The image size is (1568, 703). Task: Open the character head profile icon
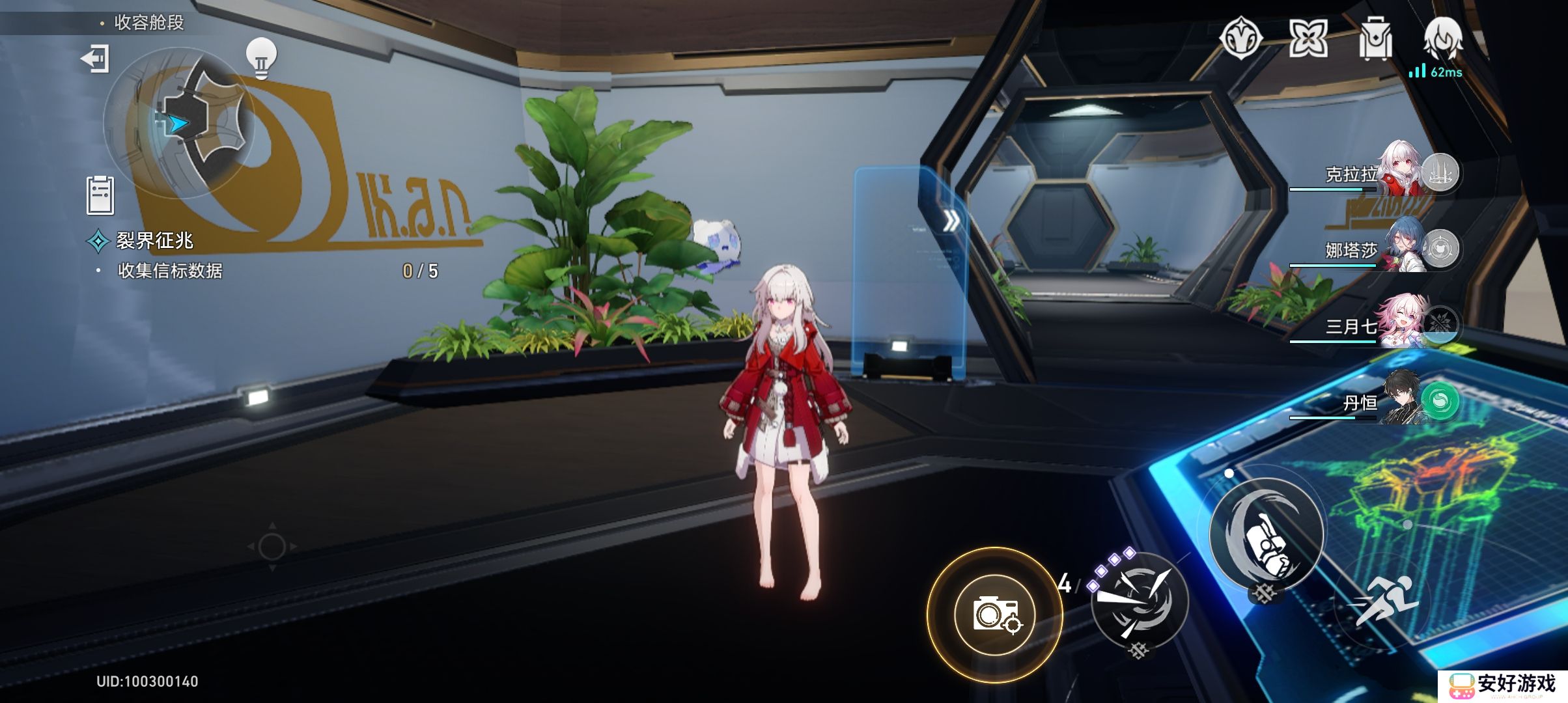(1443, 38)
